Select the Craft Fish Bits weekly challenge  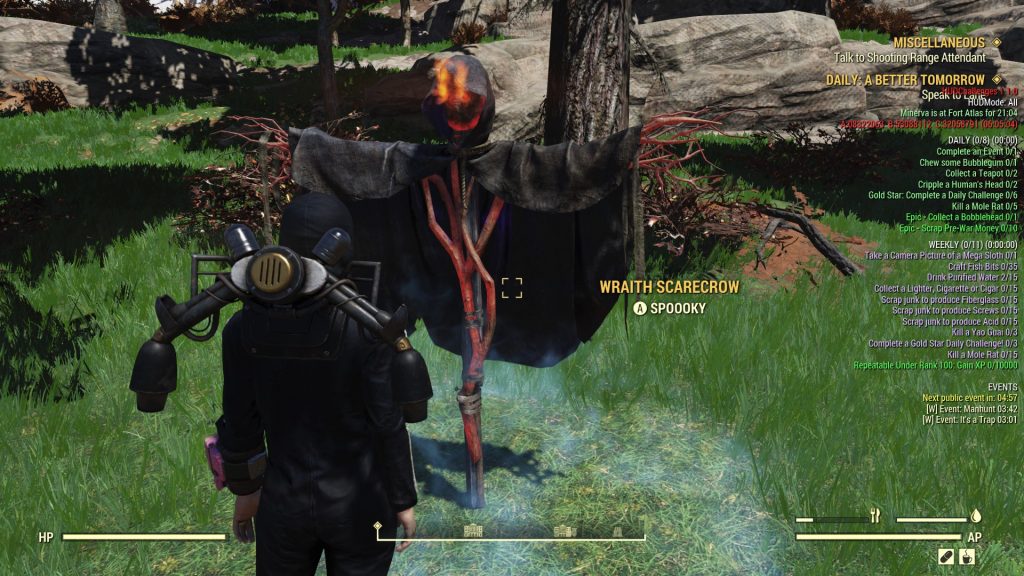click(969, 267)
